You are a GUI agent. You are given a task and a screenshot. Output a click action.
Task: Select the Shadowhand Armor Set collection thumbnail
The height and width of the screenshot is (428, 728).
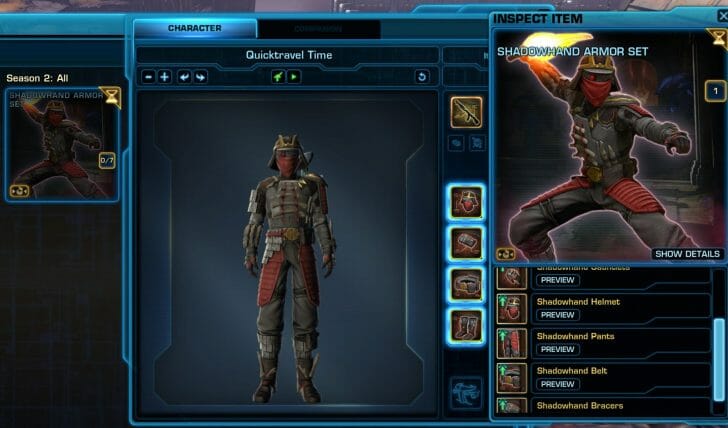62,143
